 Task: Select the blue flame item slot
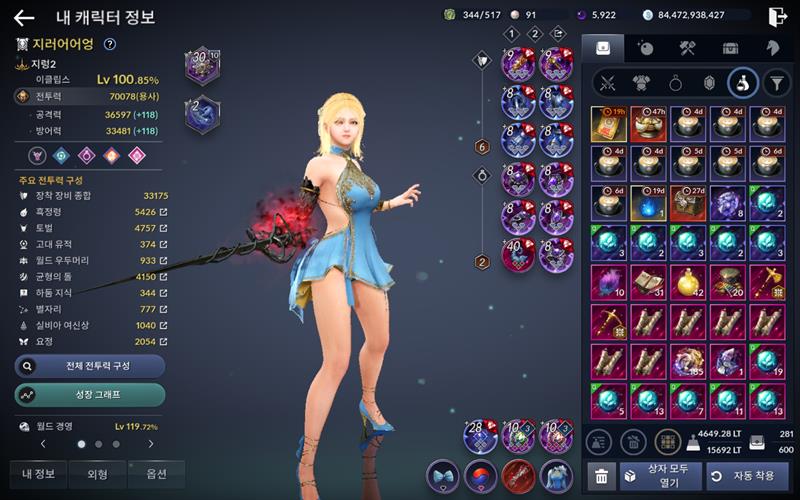649,201
